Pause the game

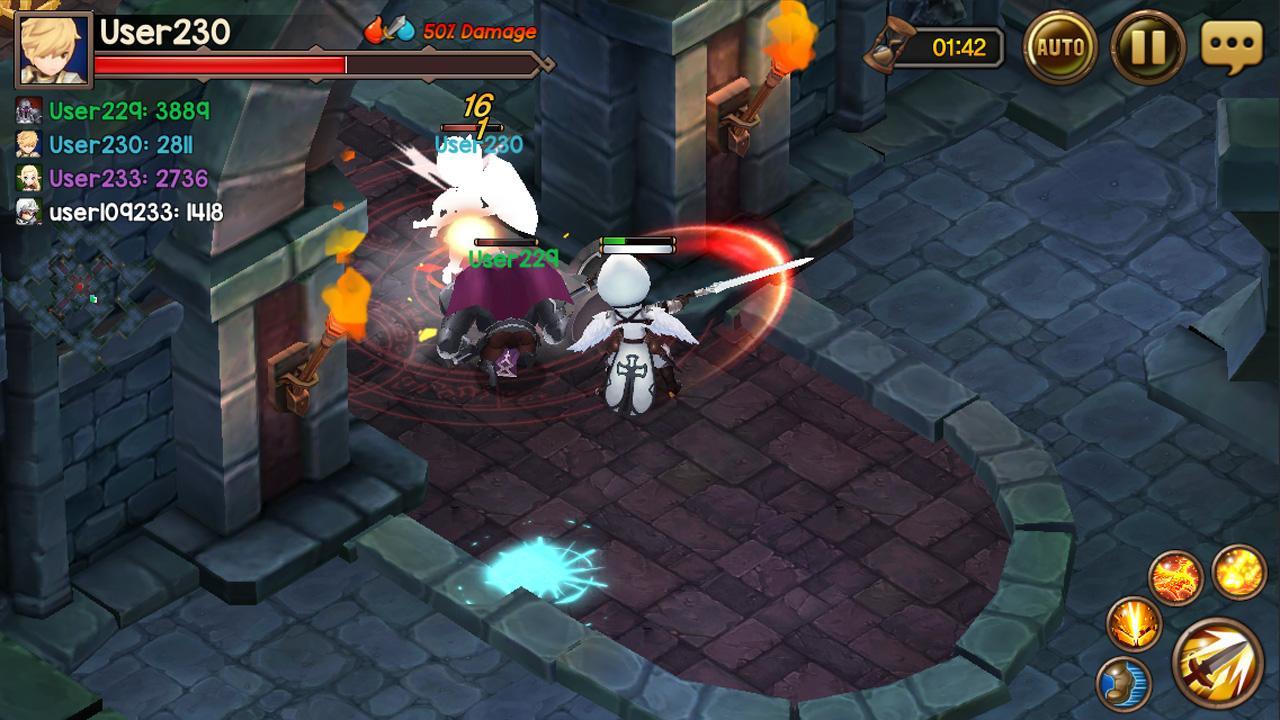[x=1147, y=47]
